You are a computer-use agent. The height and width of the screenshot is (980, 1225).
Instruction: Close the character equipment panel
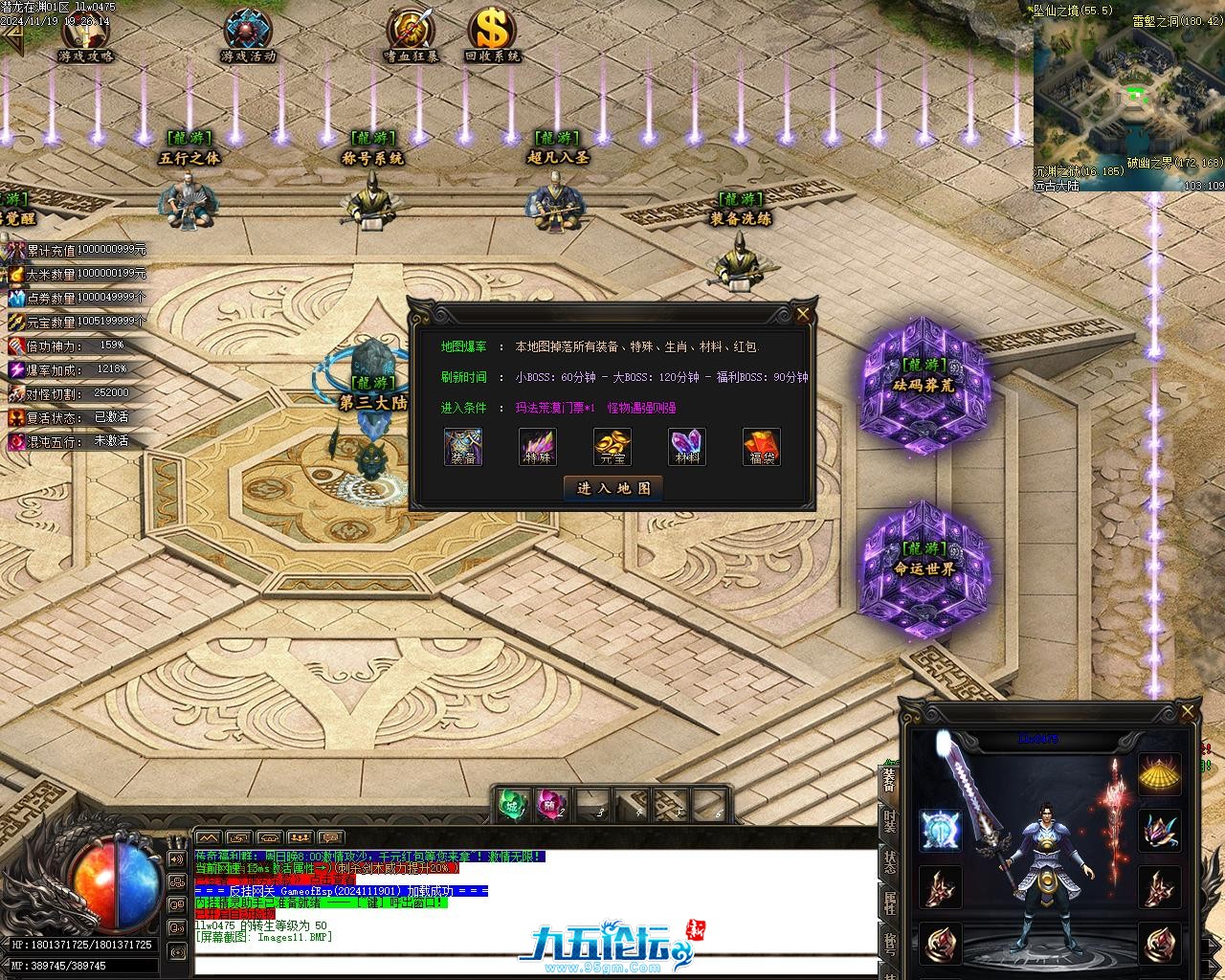(x=1188, y=713)
